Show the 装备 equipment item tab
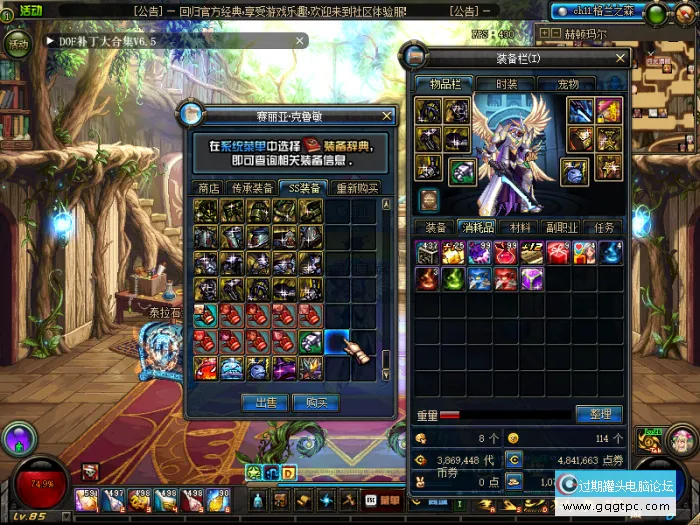The height and width of the screenshot is (525, 700). point(436,227)
